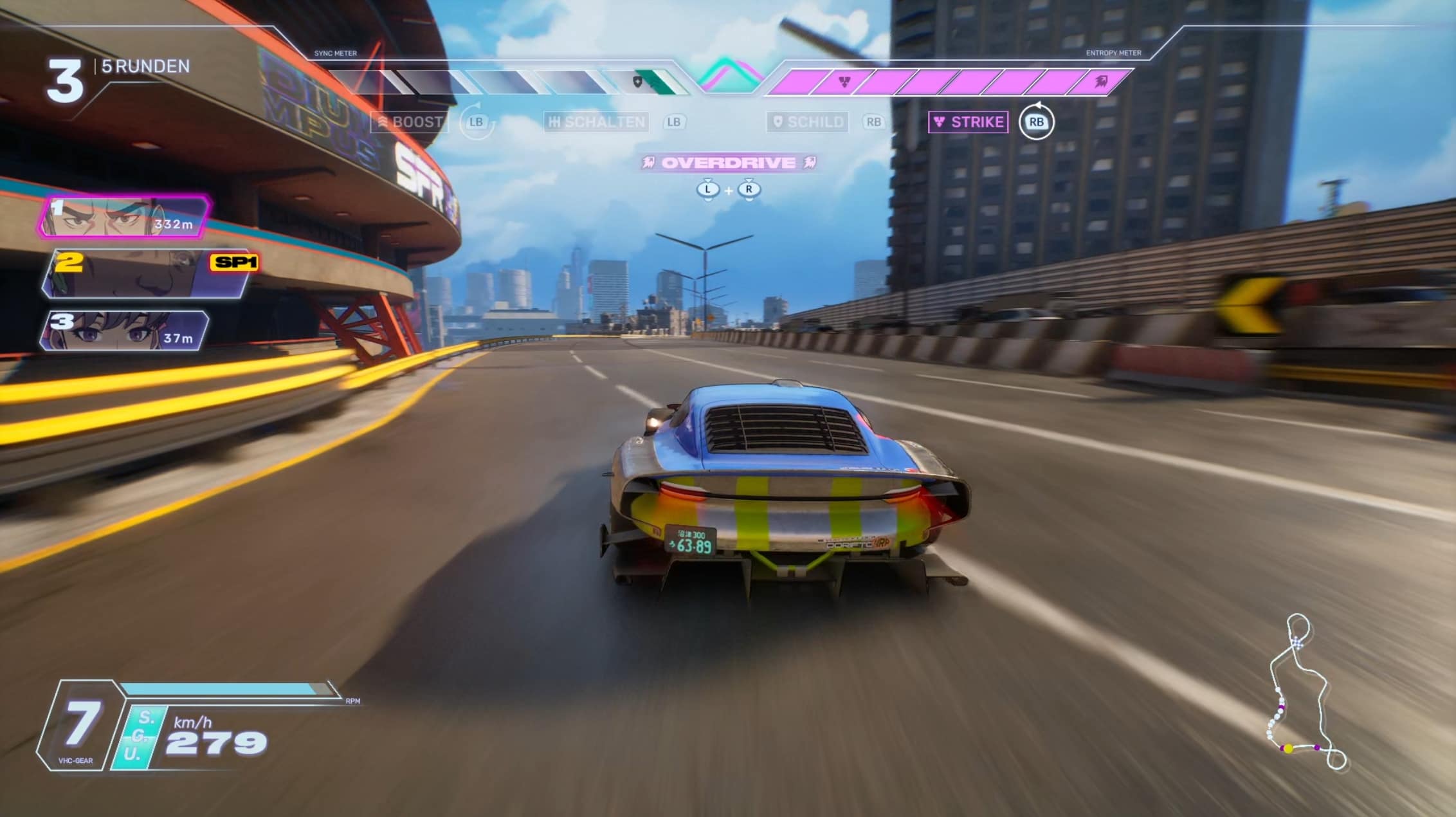Click the triangle emblem between the meters

coord(728,75)
